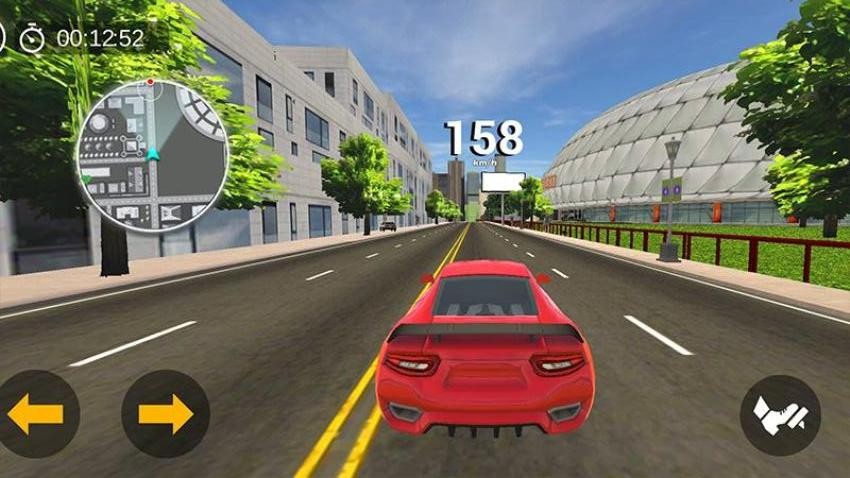Tap the pedal button with the shoe icon
The width and height of the screenshot is (850, 478).
[x=780, y=415]
